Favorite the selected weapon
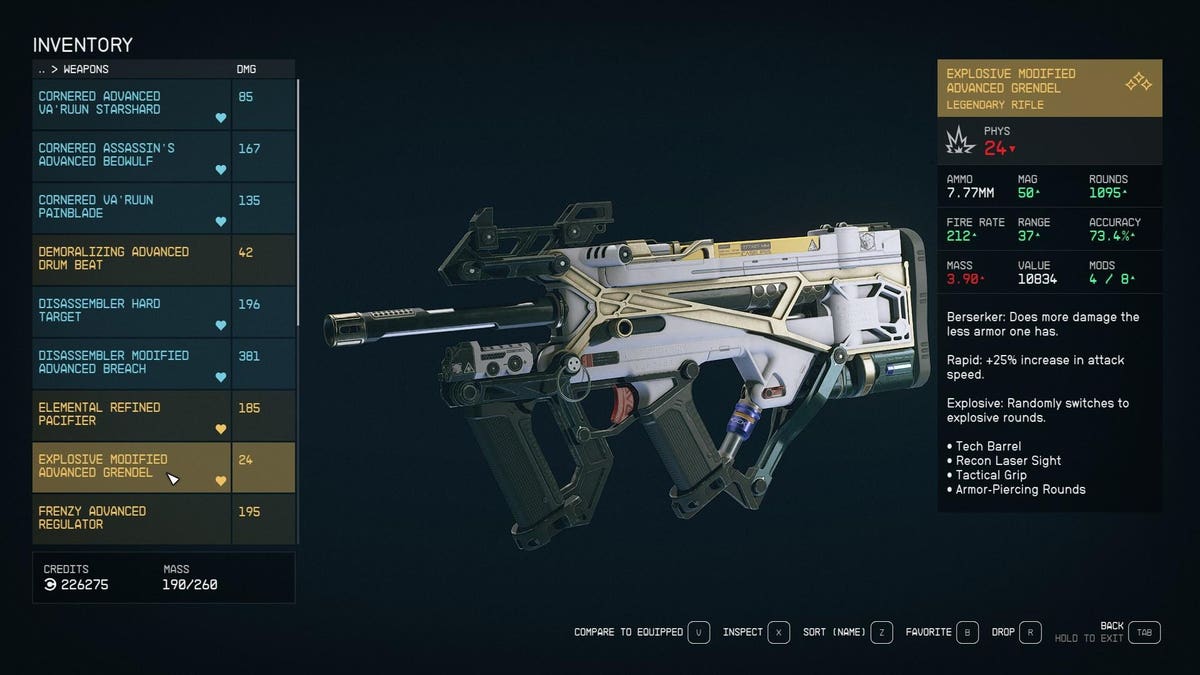Screen dimensions: 1200x675 [x=967, y=632]
